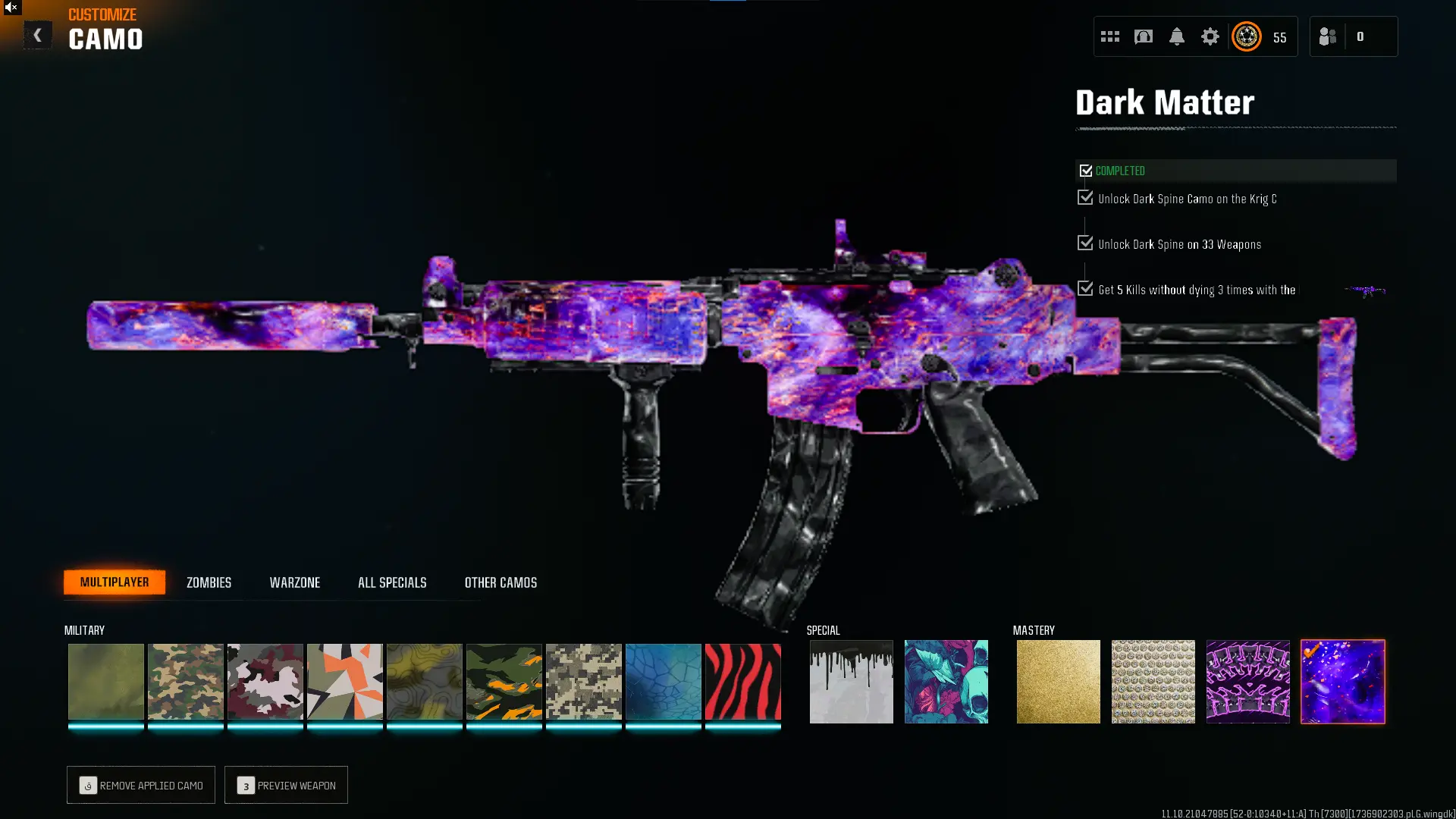Open notifications bell

(1176, 36)
